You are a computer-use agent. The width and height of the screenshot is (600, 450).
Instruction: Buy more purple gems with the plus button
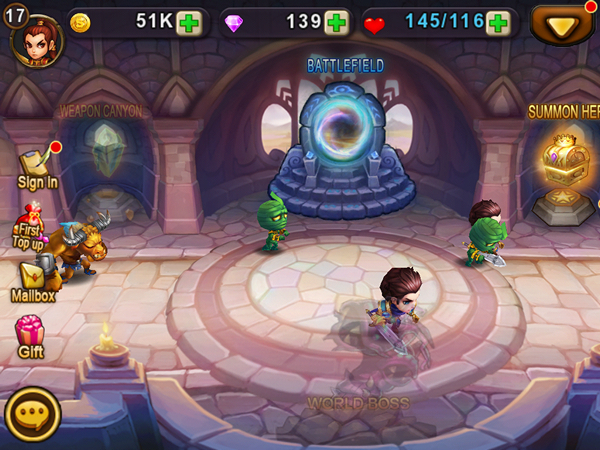[337, 24]
